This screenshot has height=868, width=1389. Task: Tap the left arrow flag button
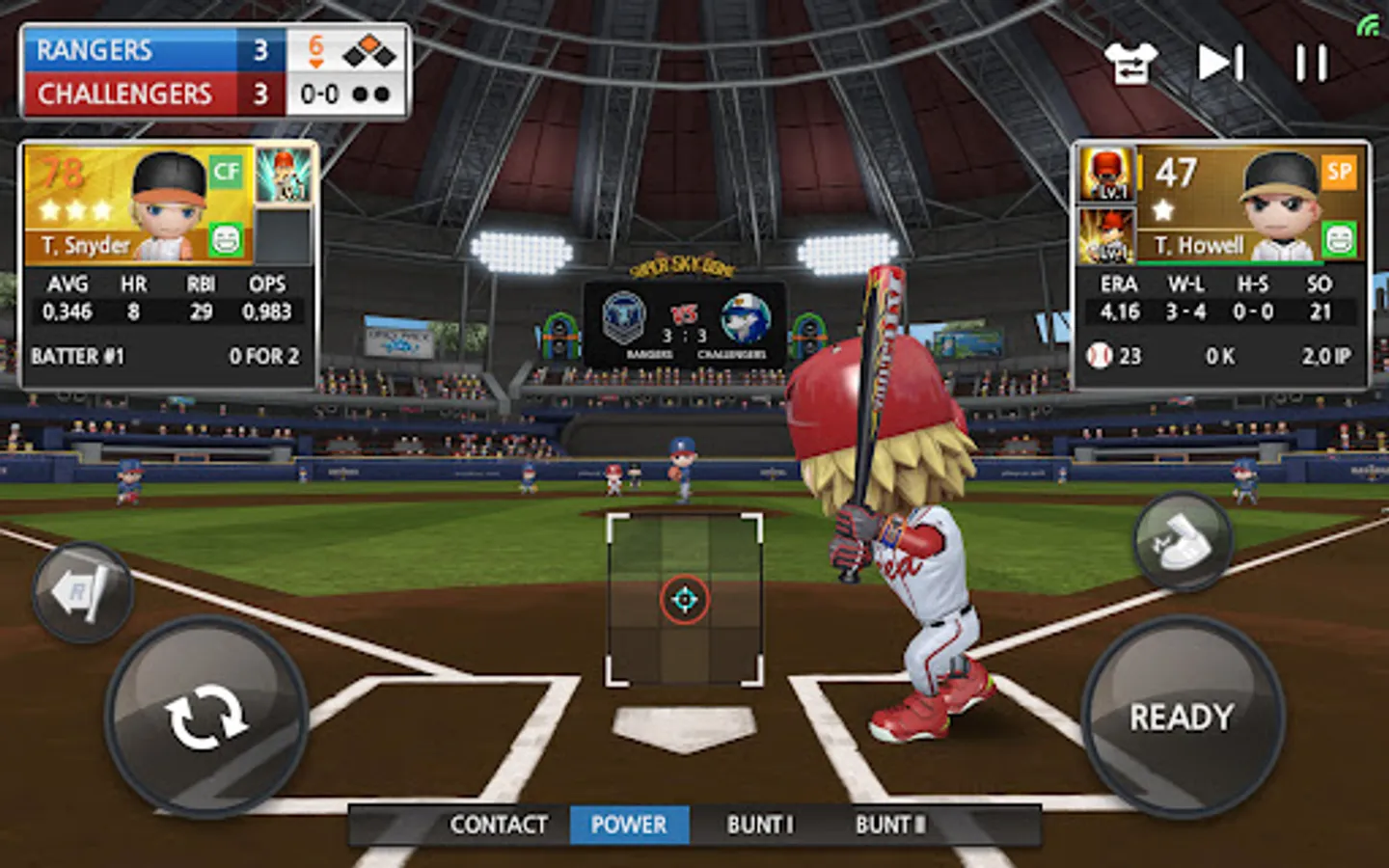82,592
